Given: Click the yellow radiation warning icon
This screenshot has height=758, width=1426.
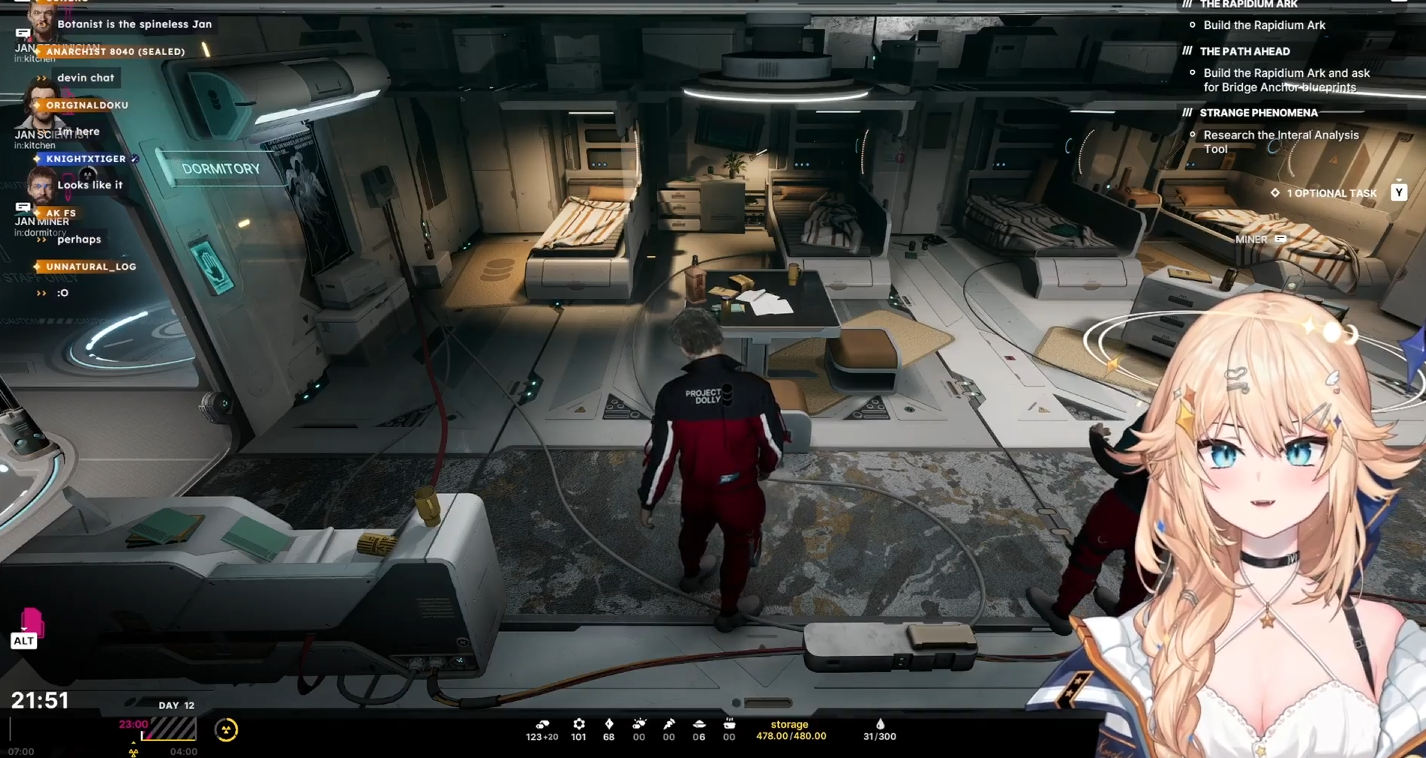Looking at the screenshot, I should tap(227, 730).
